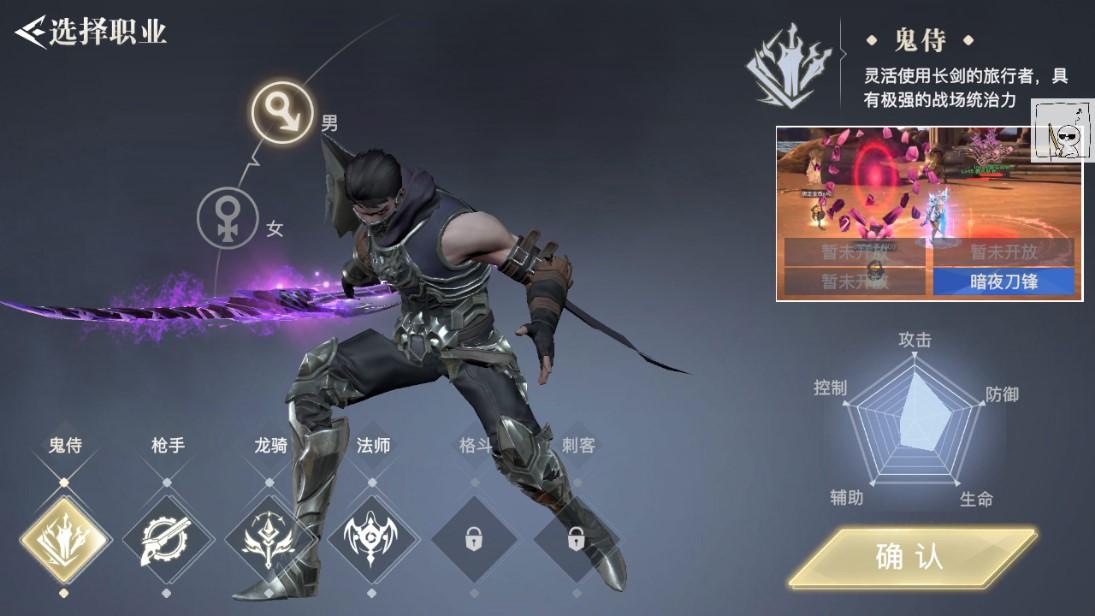Choose the 龙骑 dragon knight class

[x=270, y=540]
